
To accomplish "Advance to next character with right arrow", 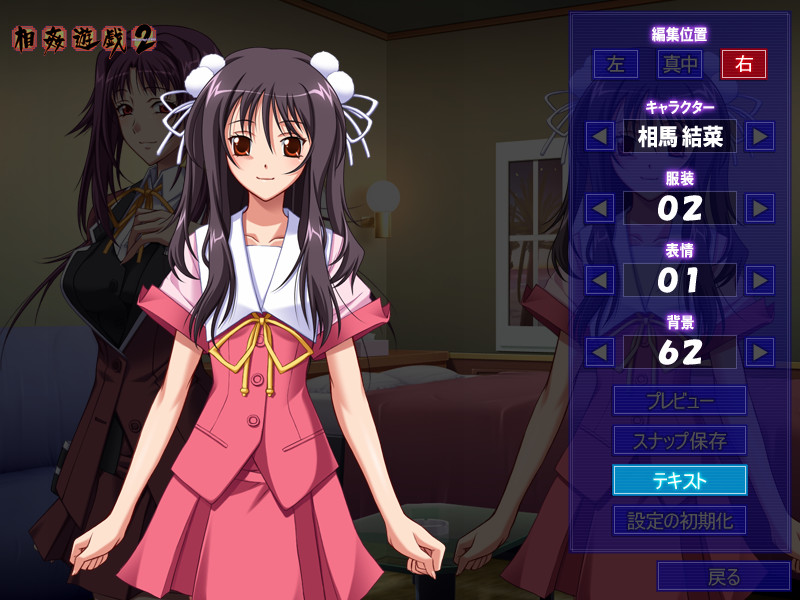I will (x=760, y=136).
